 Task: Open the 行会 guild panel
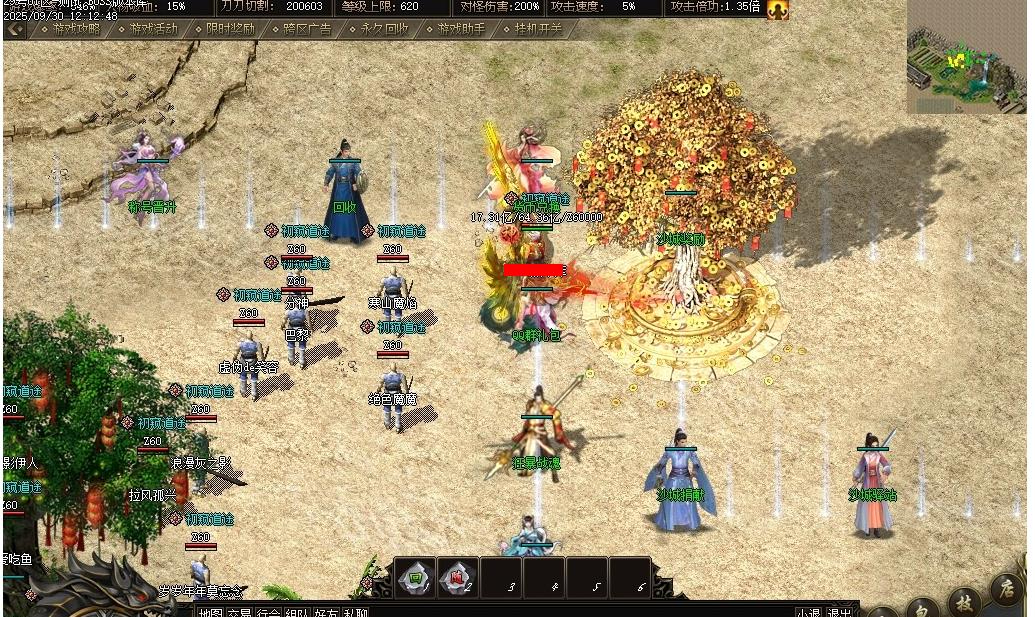click(268, 612)
